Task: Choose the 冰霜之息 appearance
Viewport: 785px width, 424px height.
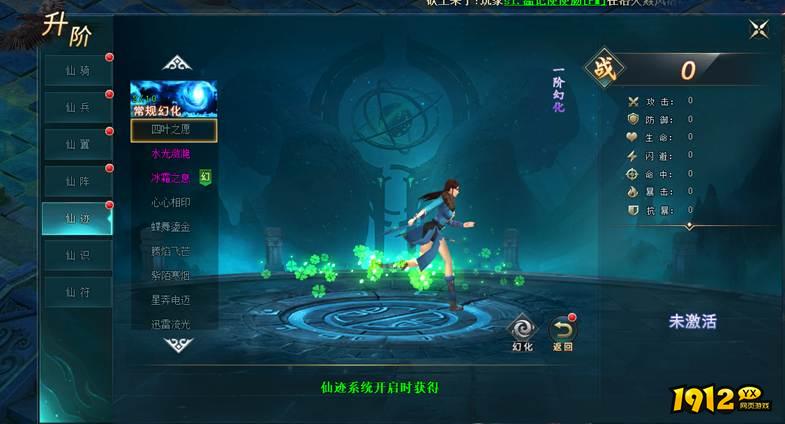Action: pyautogui.click(x=170, y=178)
